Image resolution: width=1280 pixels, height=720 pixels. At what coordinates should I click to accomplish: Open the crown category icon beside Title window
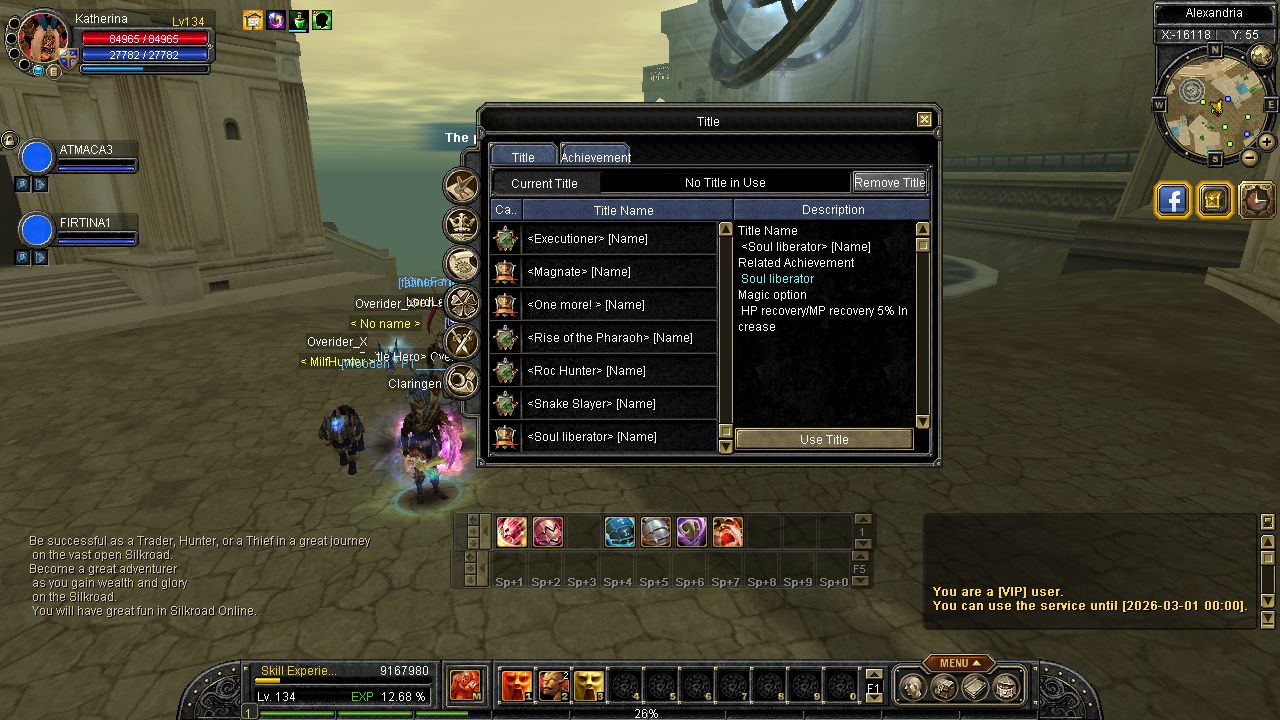(462, 224)
